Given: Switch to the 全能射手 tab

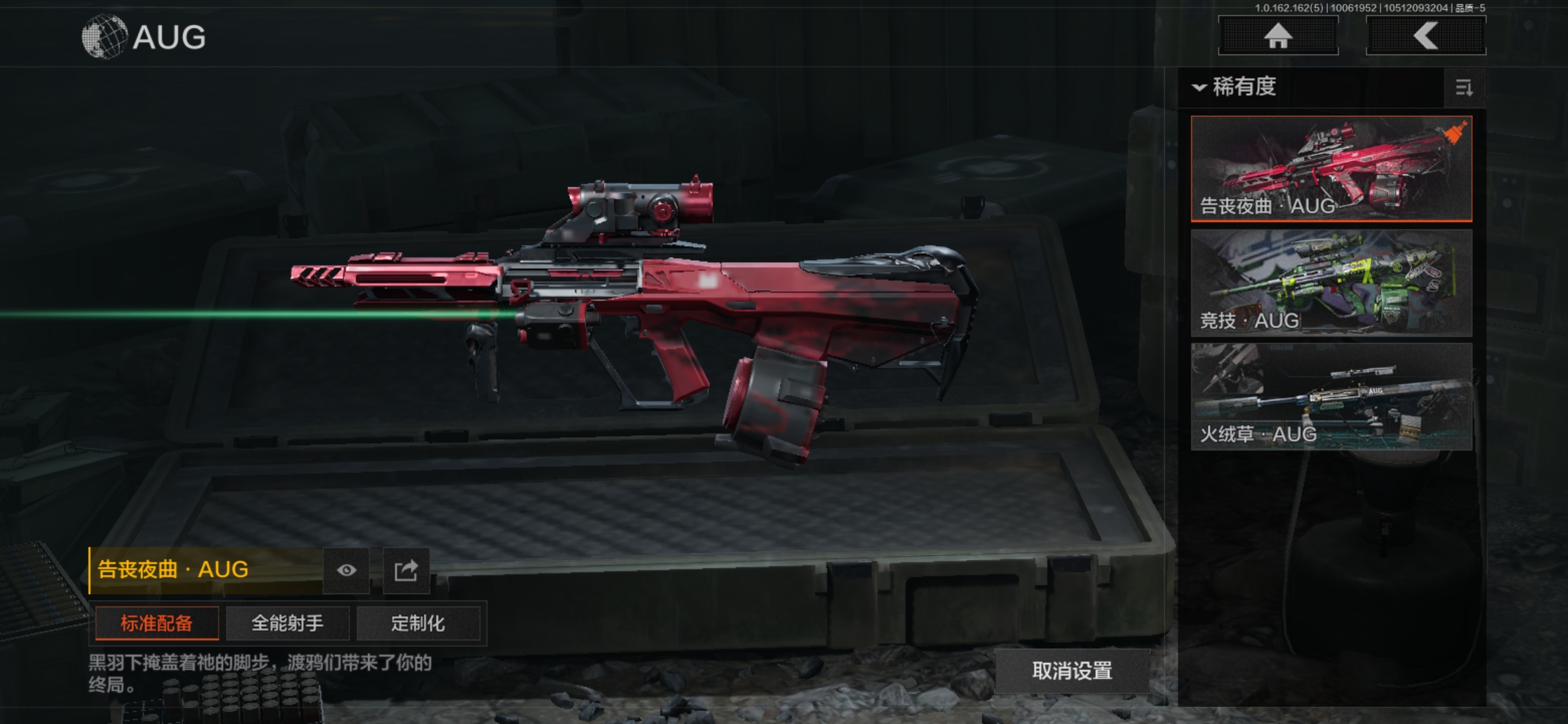Looking at the screenshot, I should point(287,623).
